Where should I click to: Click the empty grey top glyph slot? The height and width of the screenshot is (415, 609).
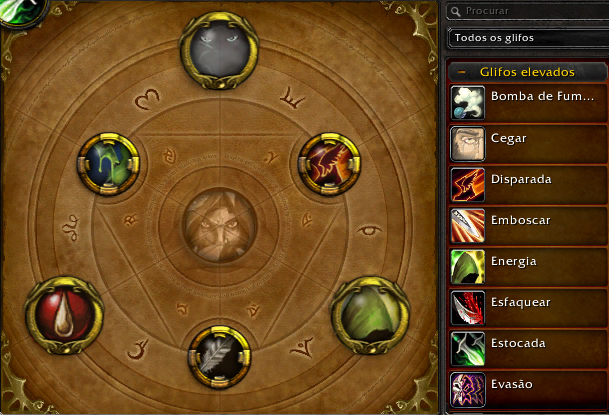[x=221, y=47]
